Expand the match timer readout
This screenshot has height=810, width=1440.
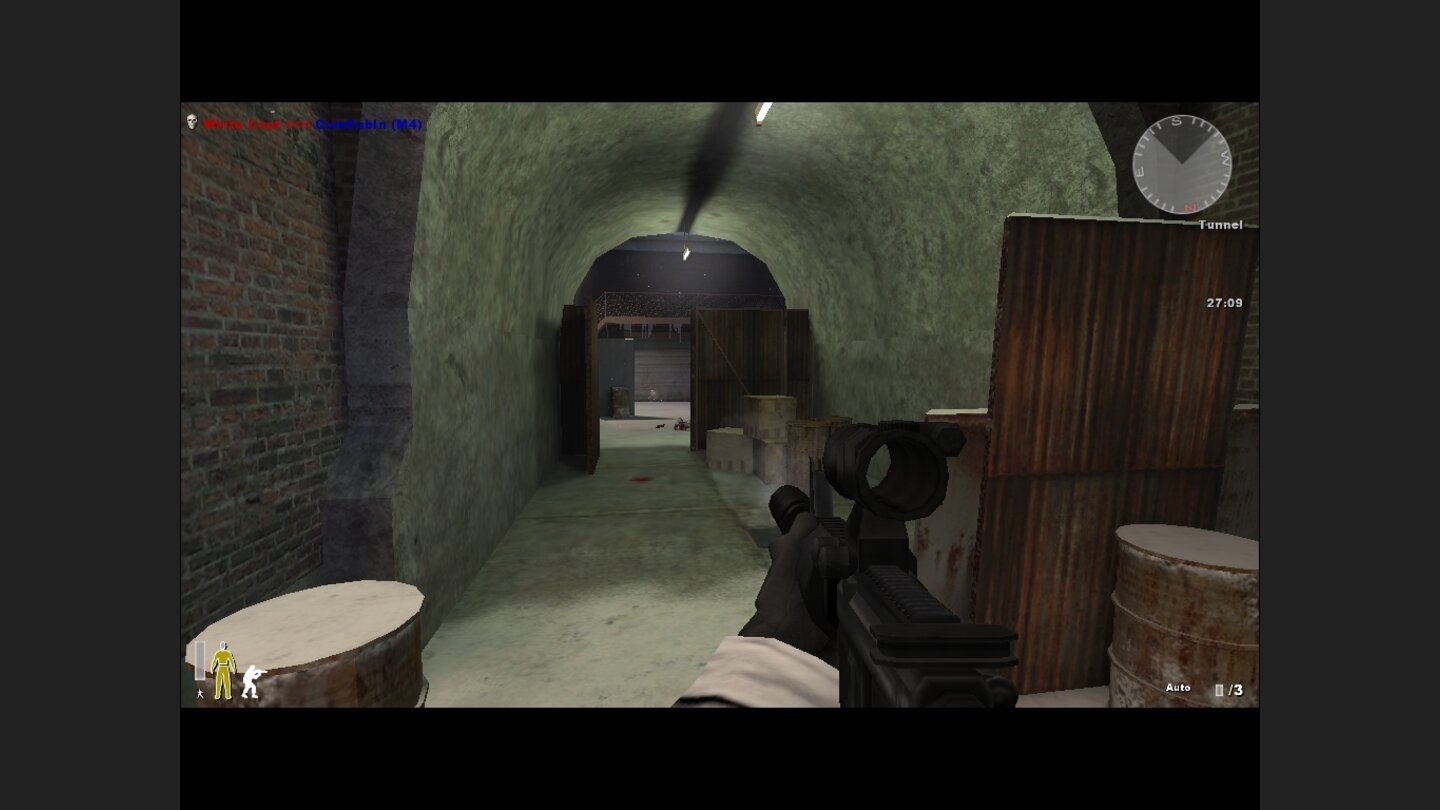point(1224,302)
